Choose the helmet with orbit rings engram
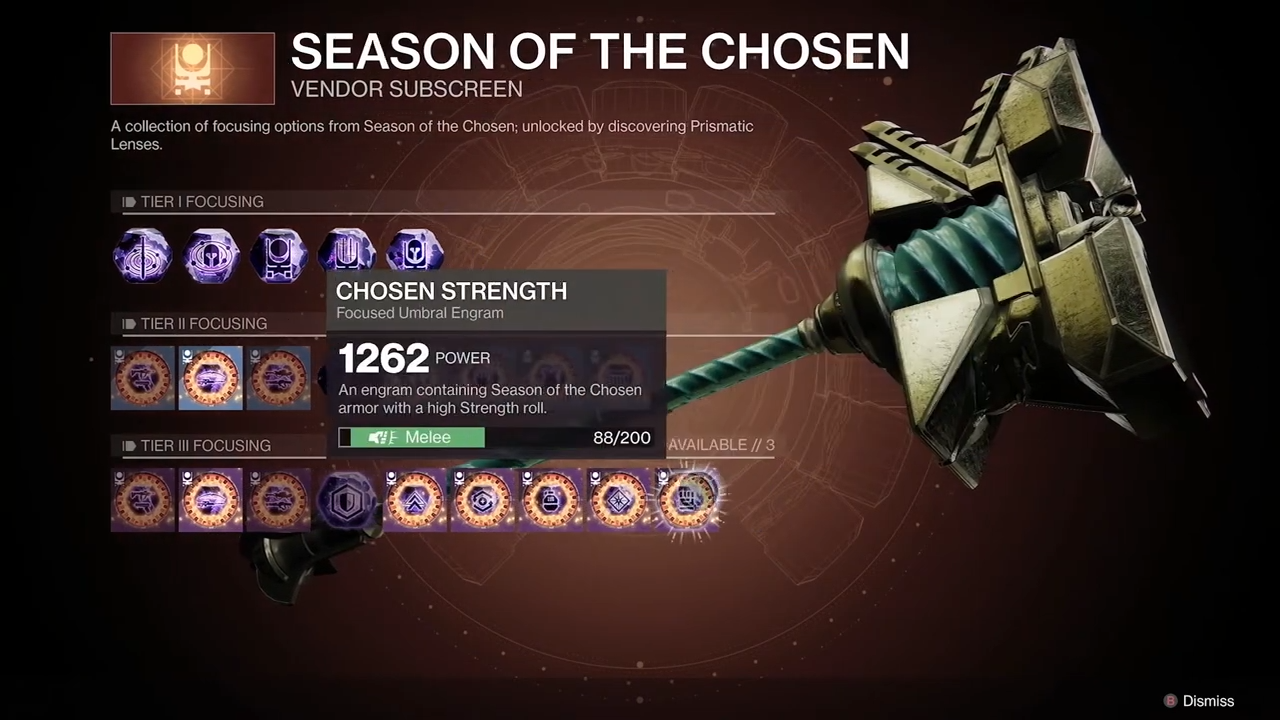 (210, 255)
